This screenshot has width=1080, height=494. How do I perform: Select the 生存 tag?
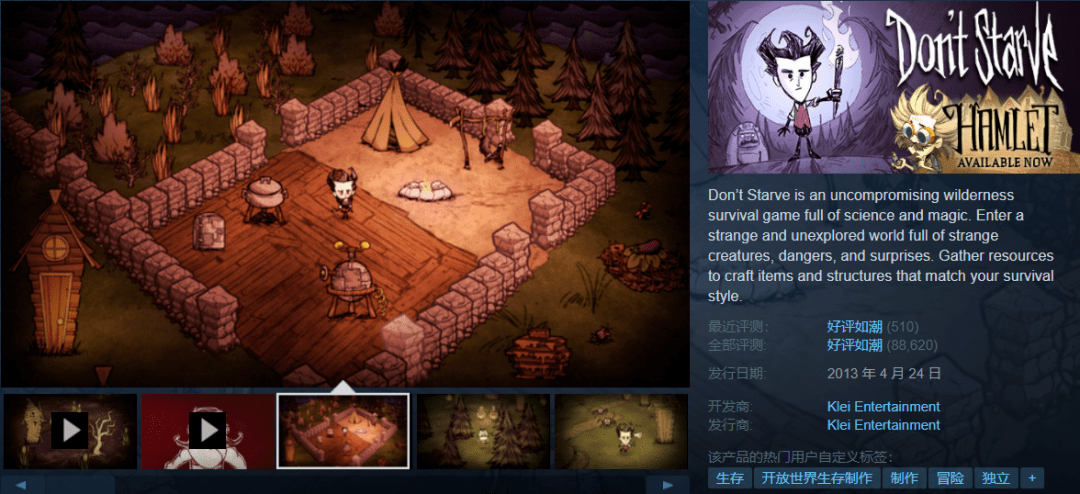point(728,479)
